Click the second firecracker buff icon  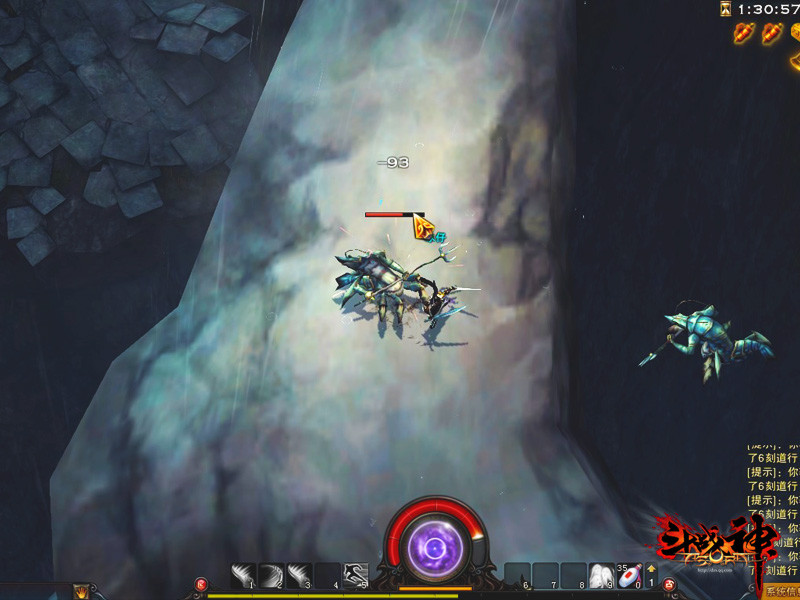[771, 33]
